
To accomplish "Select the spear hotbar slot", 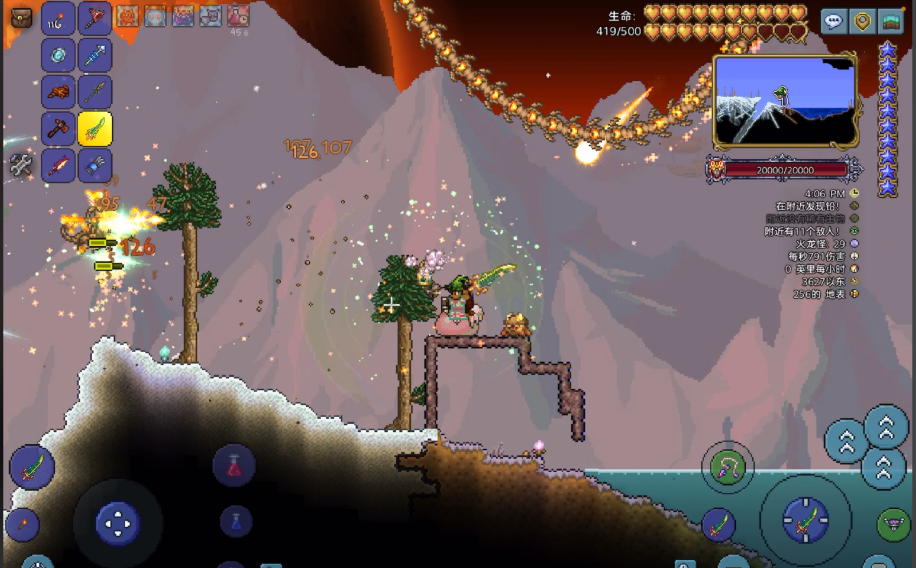I will point(95,91).
